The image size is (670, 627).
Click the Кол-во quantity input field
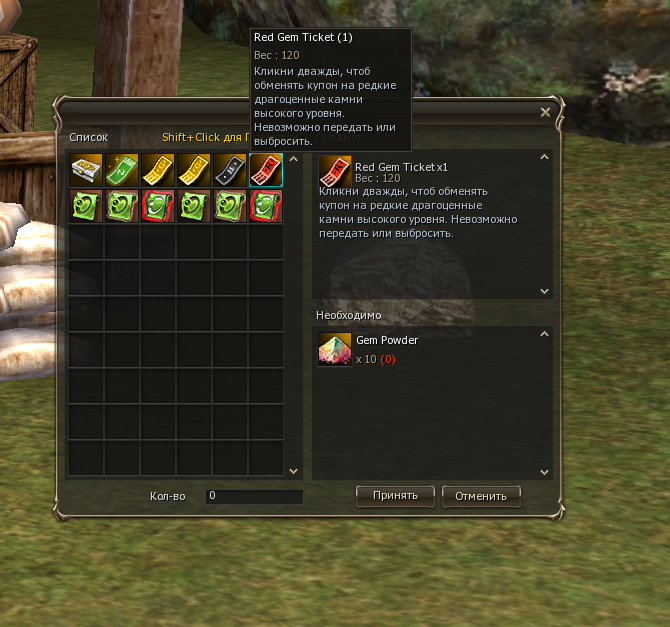(x=254, y=496)
